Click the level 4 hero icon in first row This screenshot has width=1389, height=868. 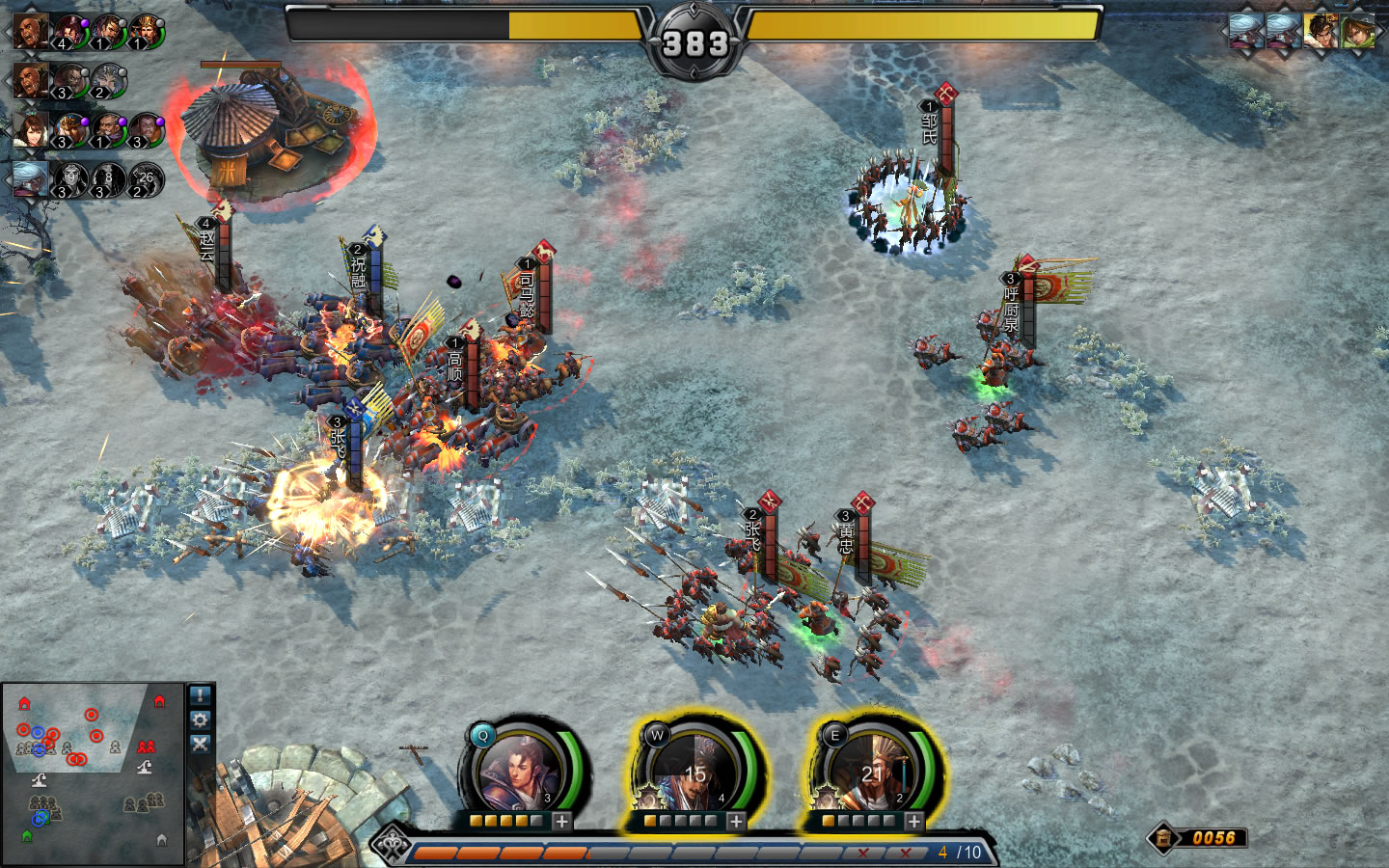[x=69, y=33]
